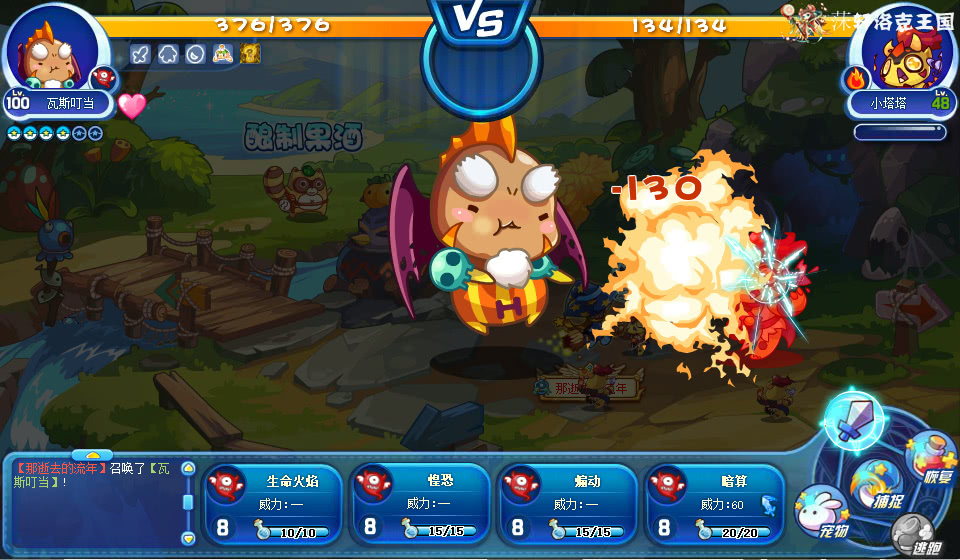Click the golden question mark status icon

click(x=250, y=54)
